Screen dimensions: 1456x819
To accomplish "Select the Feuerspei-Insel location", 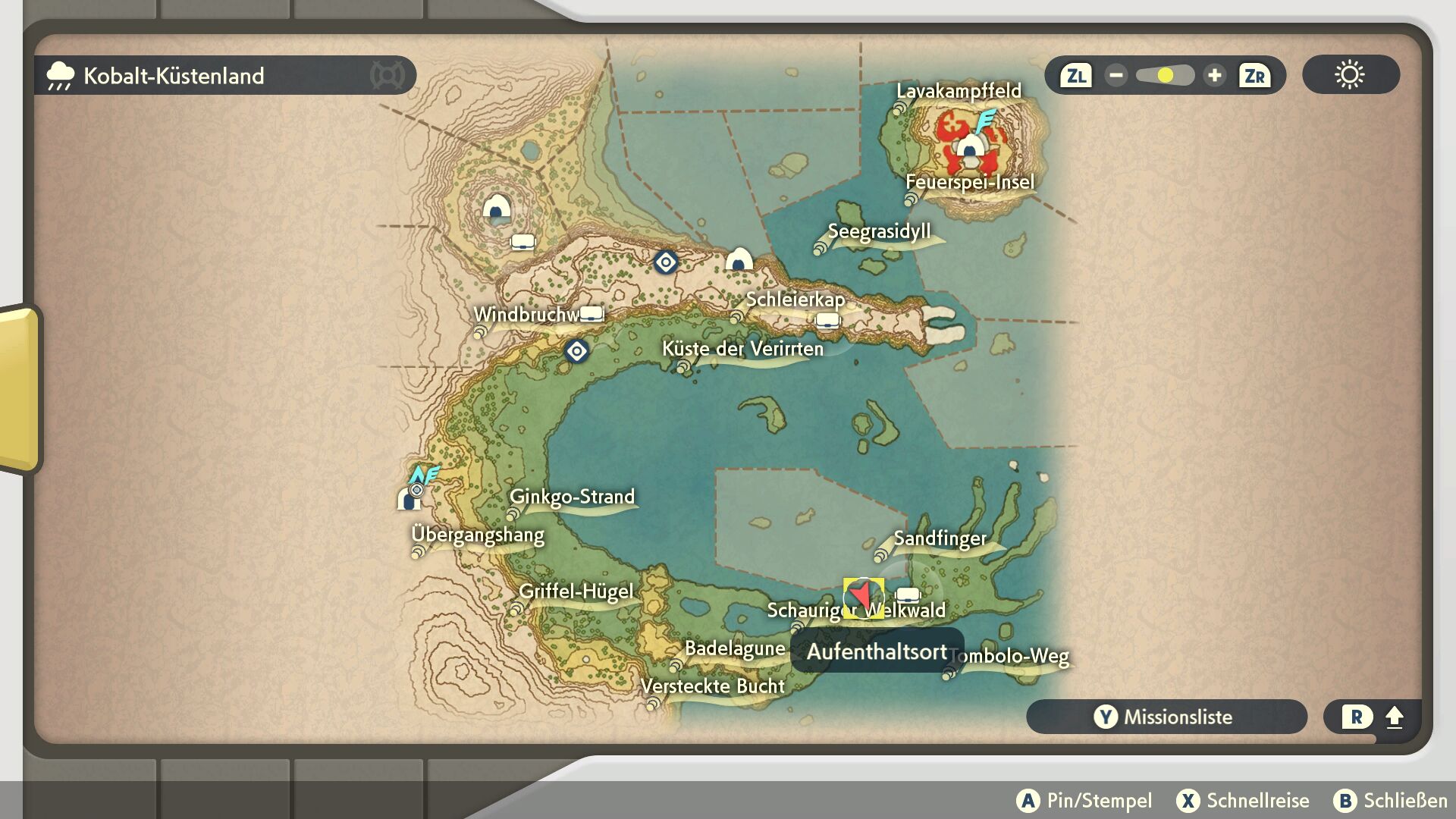I will pyautogui.click(x=970, y=183).
